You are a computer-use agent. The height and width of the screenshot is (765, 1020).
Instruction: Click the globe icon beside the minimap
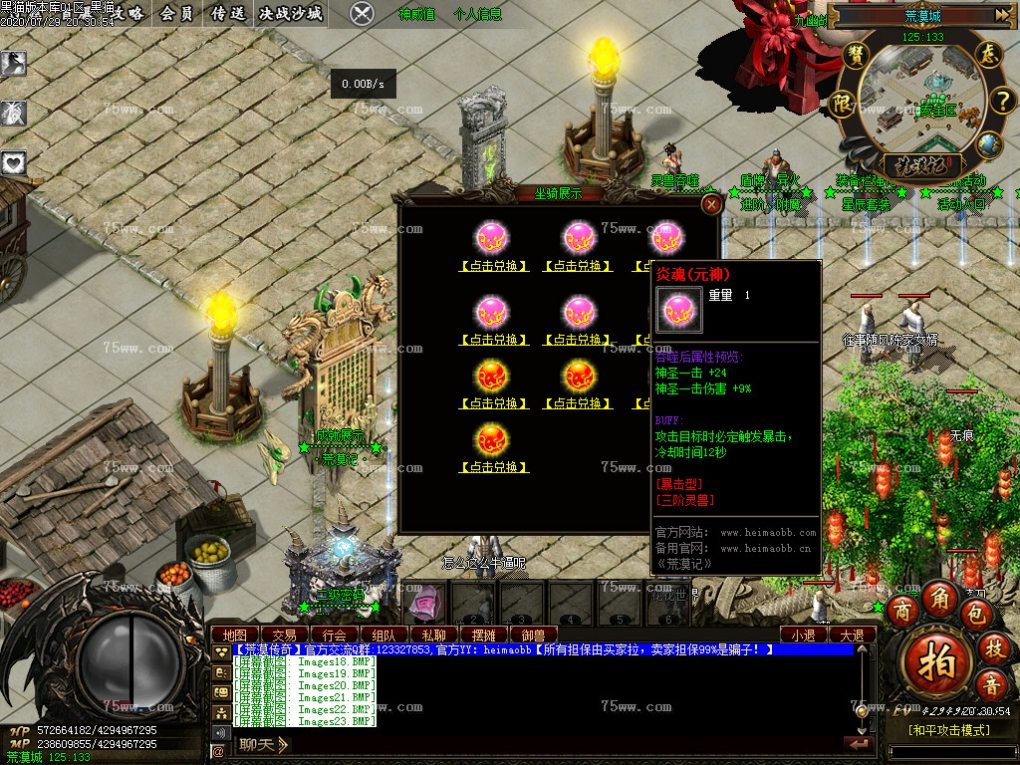(x=989, y=144)
